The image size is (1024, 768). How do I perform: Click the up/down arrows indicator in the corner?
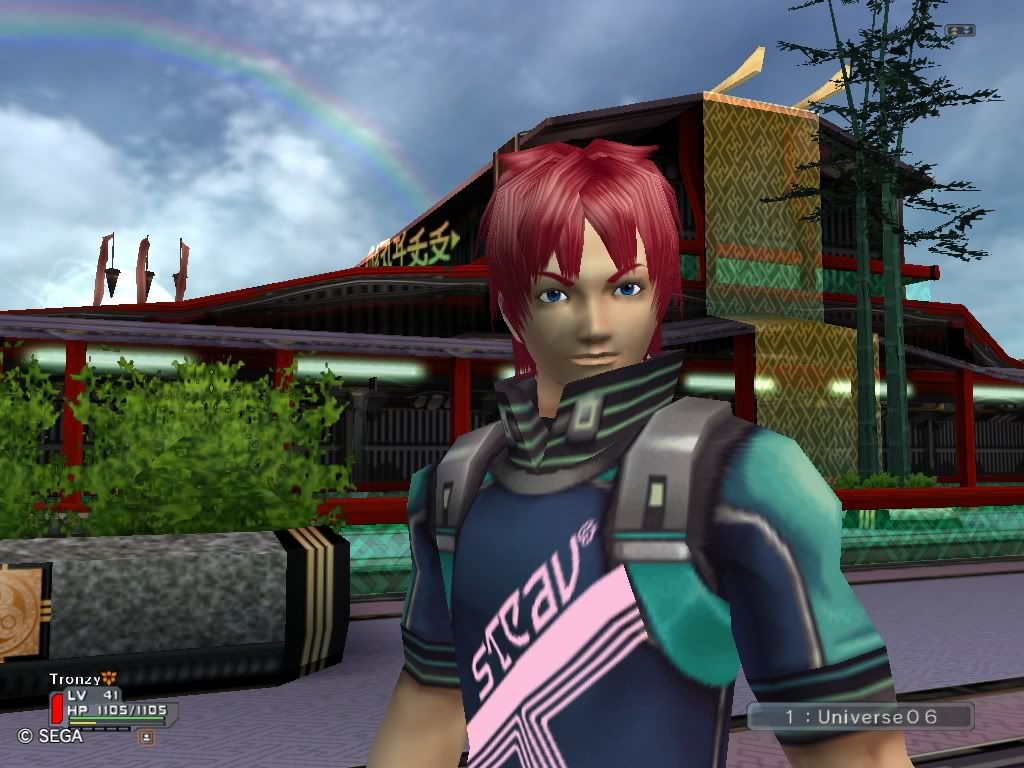pos(960,31)
